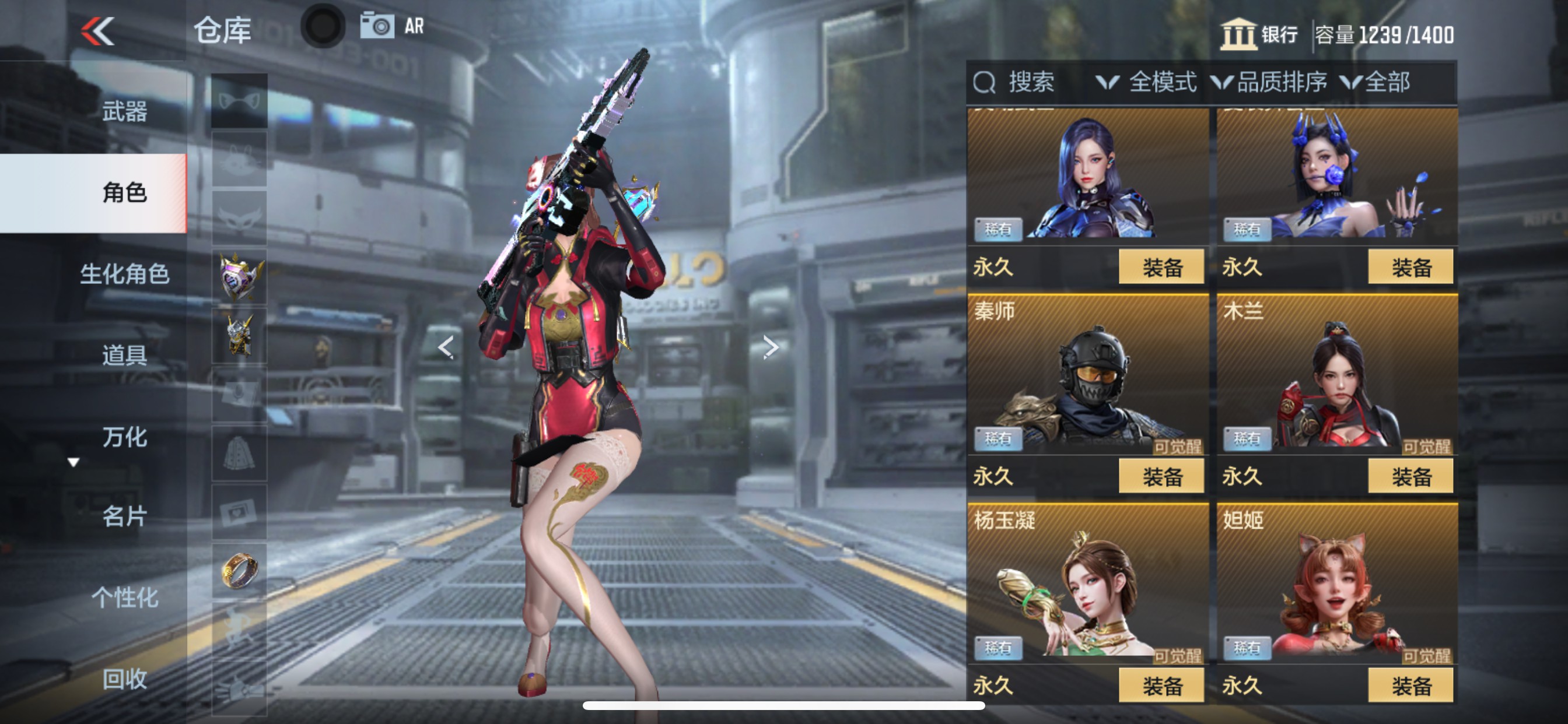
Task: Equip the 秦师 character
Action: (x=1161, y=475)
